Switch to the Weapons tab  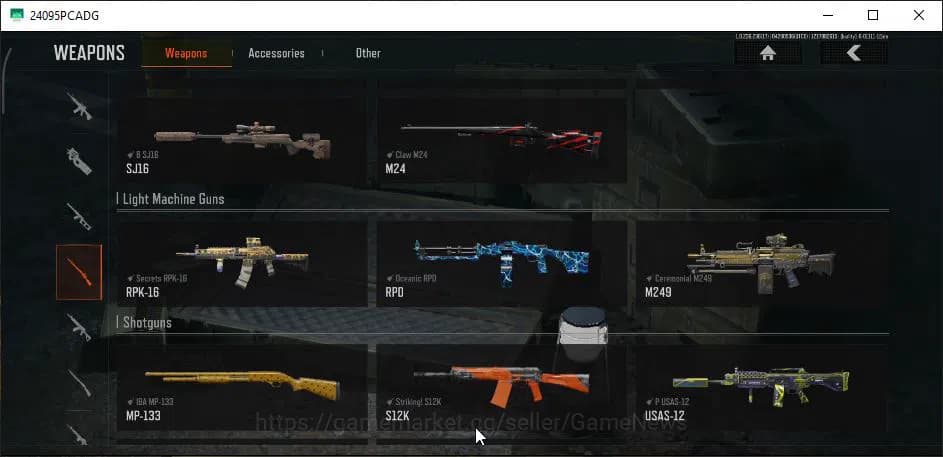click(186, 53)
